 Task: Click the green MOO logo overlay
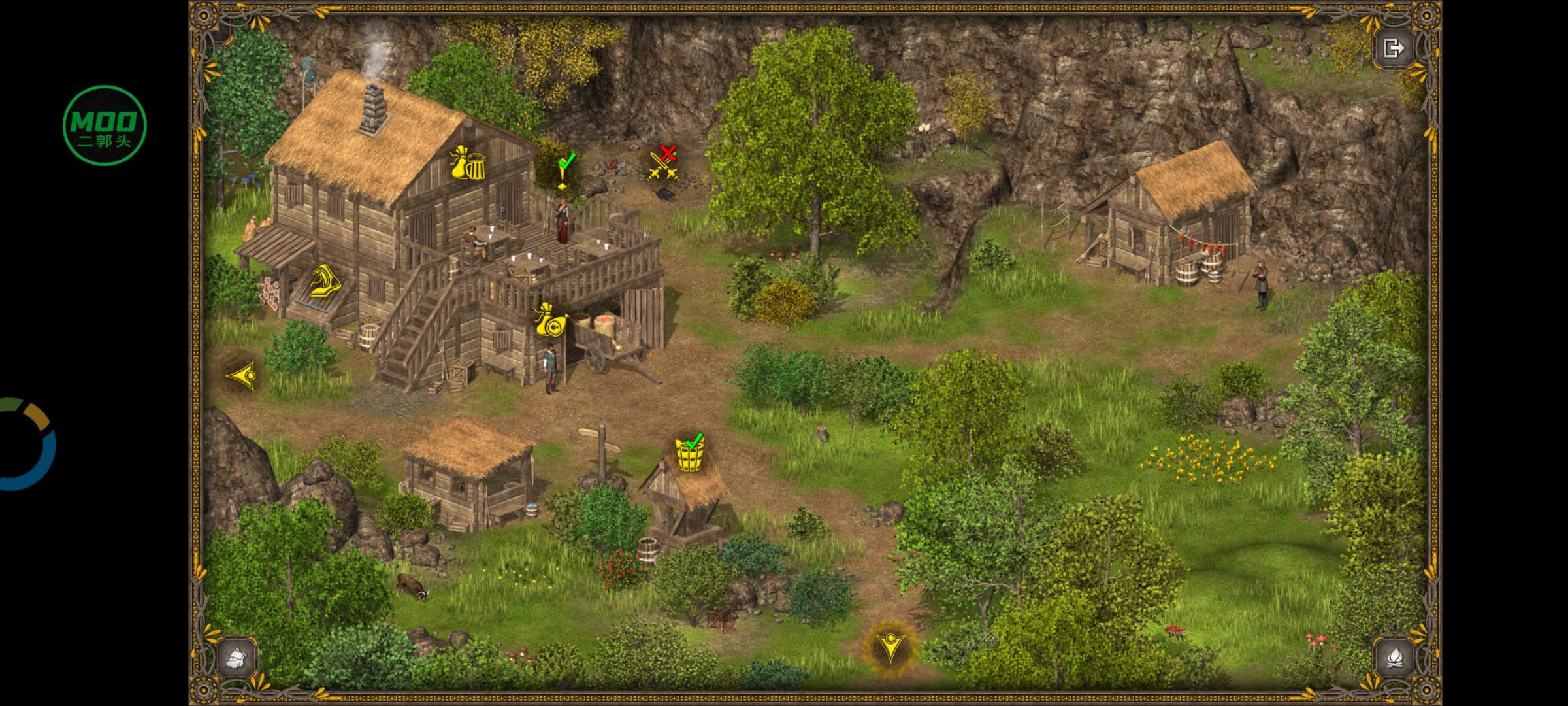click(x=105, y=125)
